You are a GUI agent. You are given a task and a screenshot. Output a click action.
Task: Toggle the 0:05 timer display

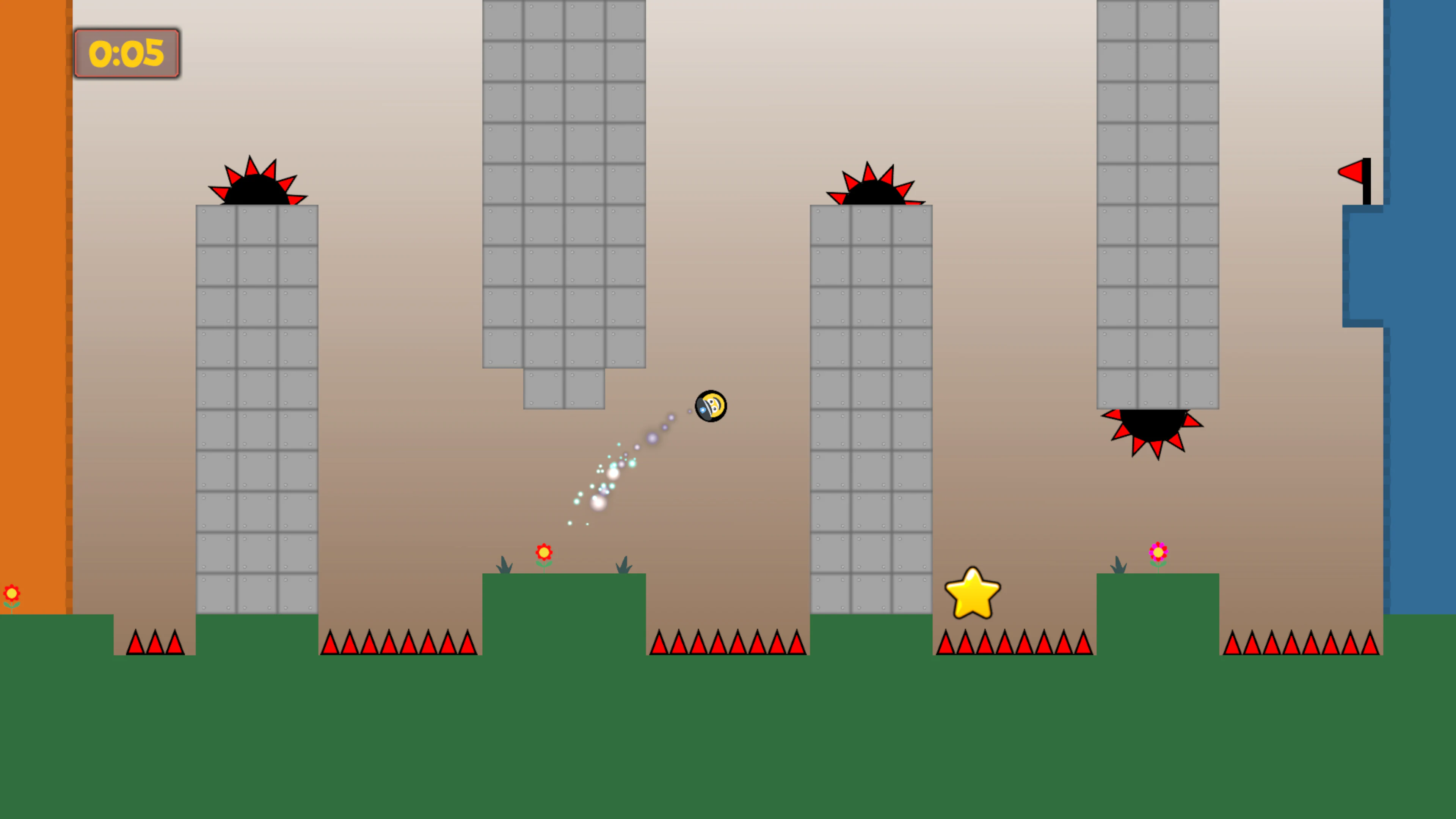(127, 53)
